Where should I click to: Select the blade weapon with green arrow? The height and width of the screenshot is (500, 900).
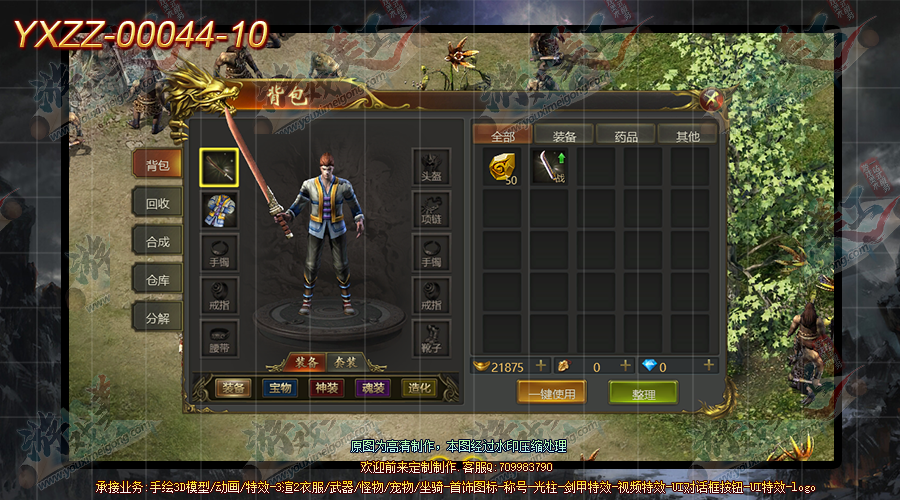tap(549, 167)
